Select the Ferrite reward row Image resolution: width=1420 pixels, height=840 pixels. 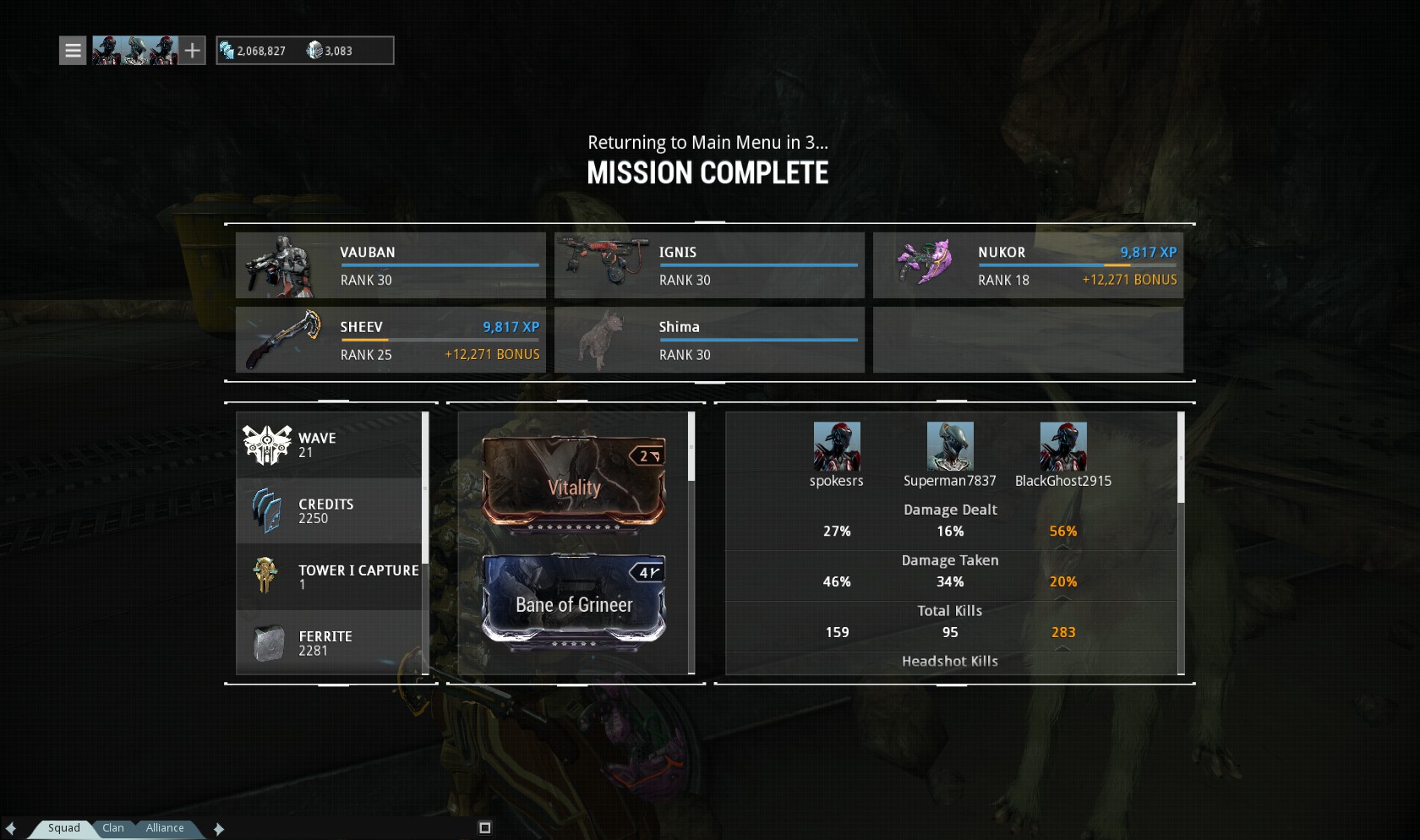[x=330, y=643]
